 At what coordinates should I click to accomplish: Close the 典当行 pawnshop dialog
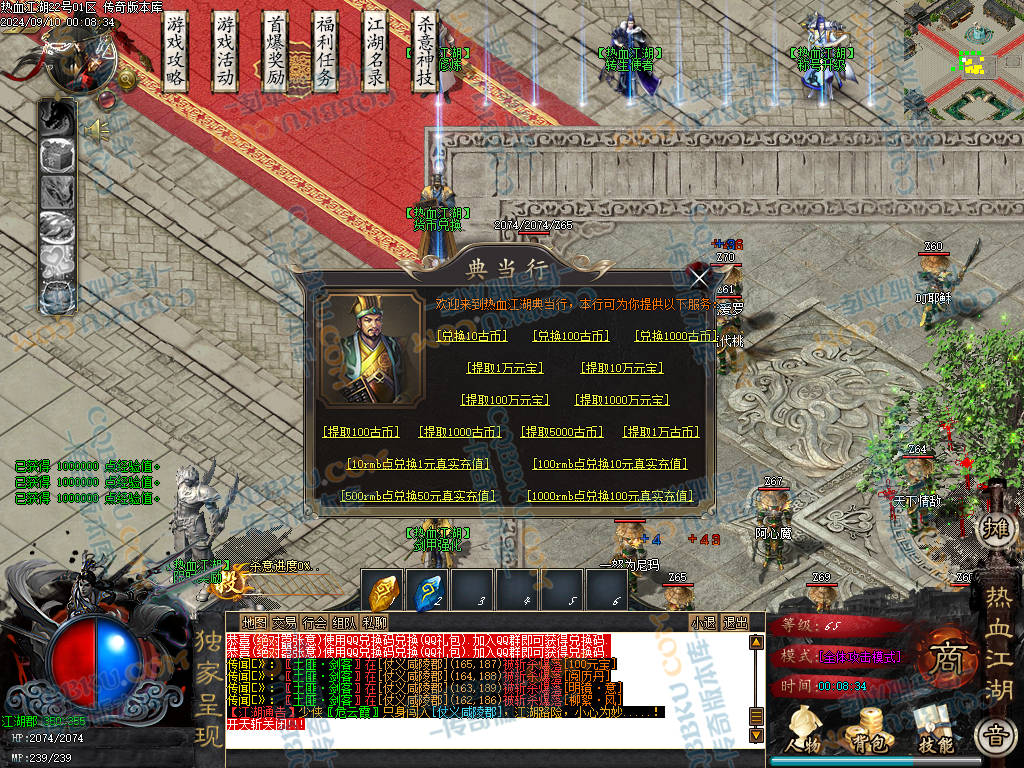coord(700,277)
